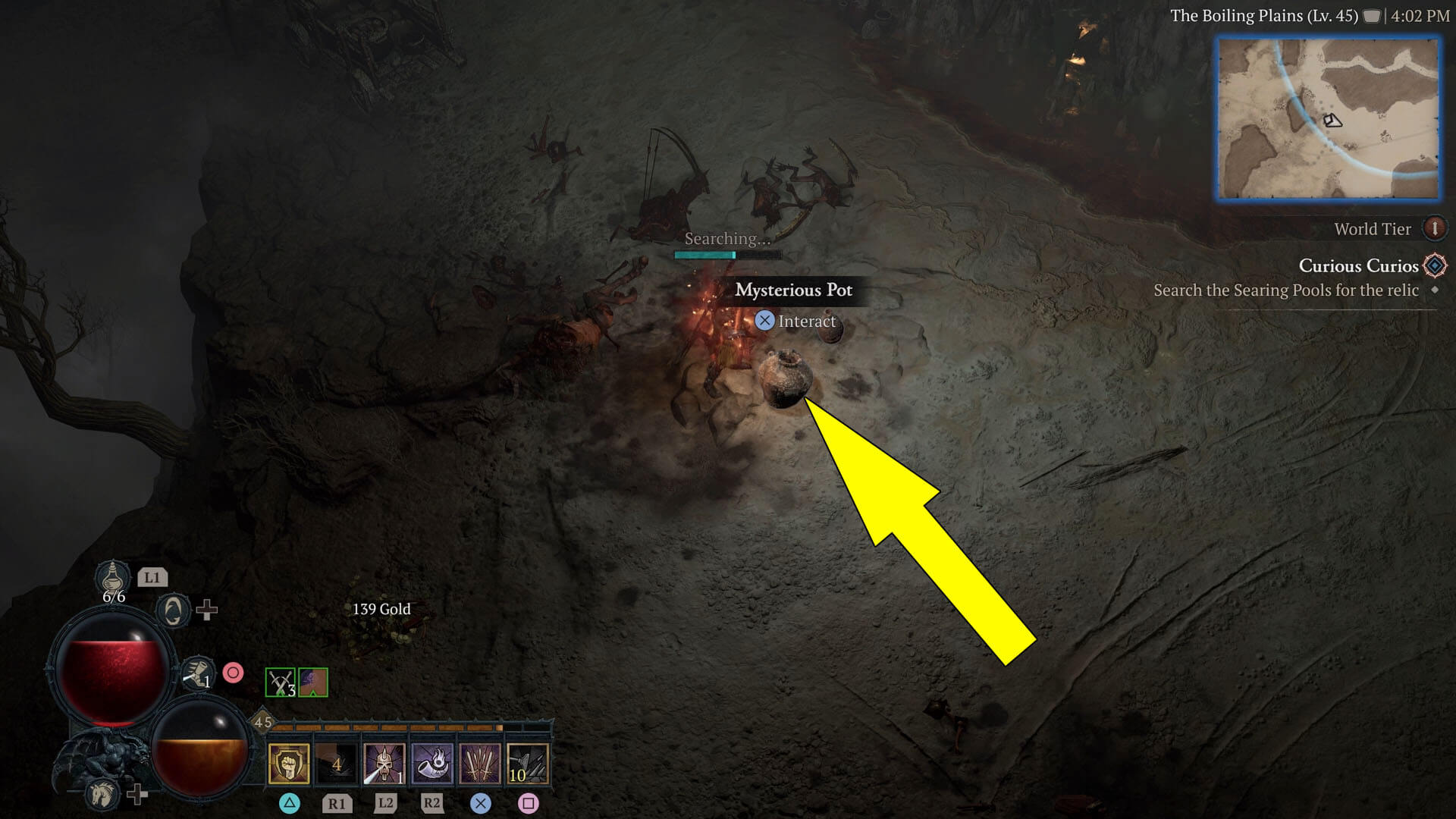Toggle the crossed-swords weapon swap slot
This screenshot has height=819, width=1456.
point(279,682)
